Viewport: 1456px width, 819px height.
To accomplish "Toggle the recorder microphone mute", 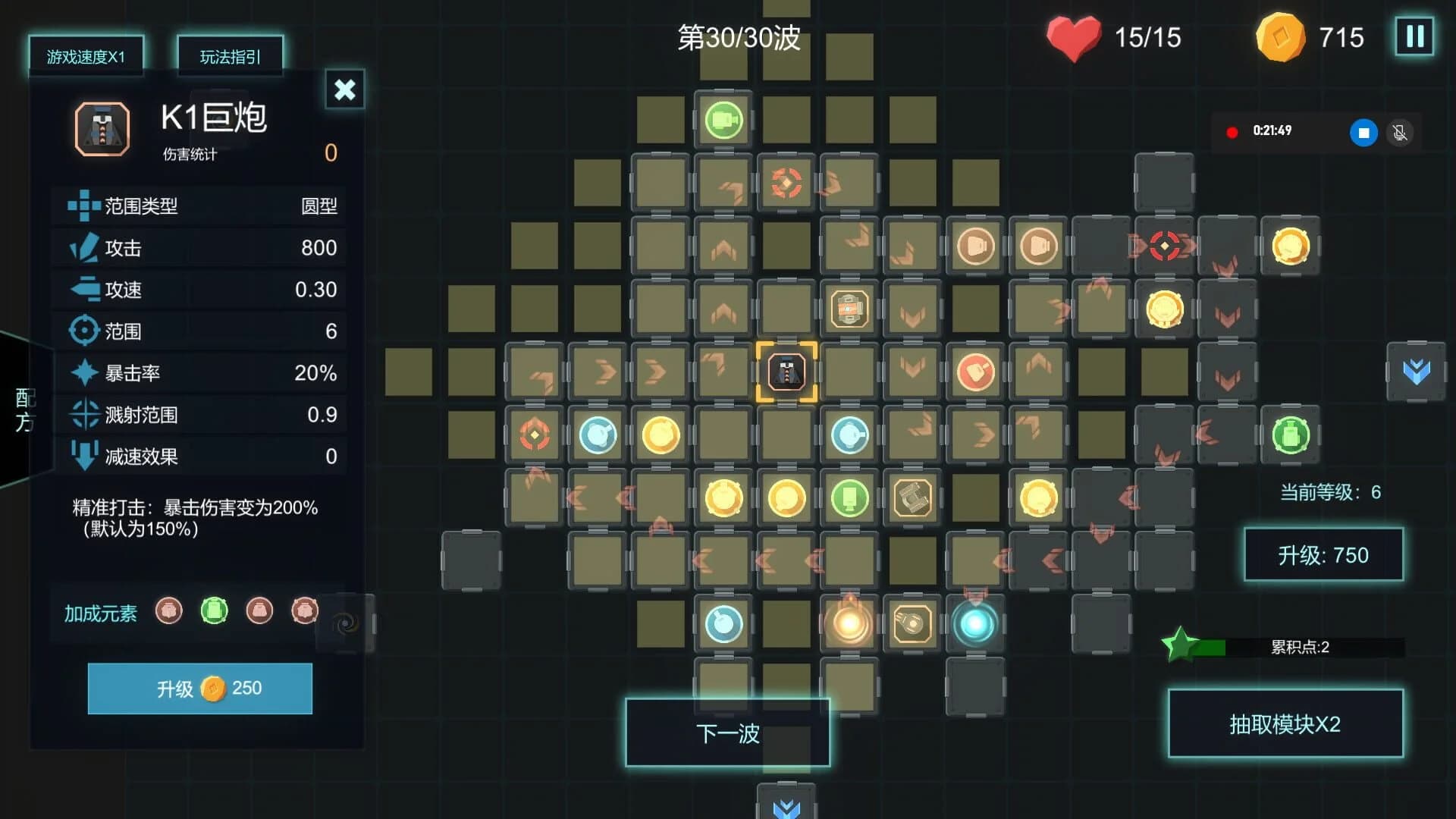I will point(1400,133).
